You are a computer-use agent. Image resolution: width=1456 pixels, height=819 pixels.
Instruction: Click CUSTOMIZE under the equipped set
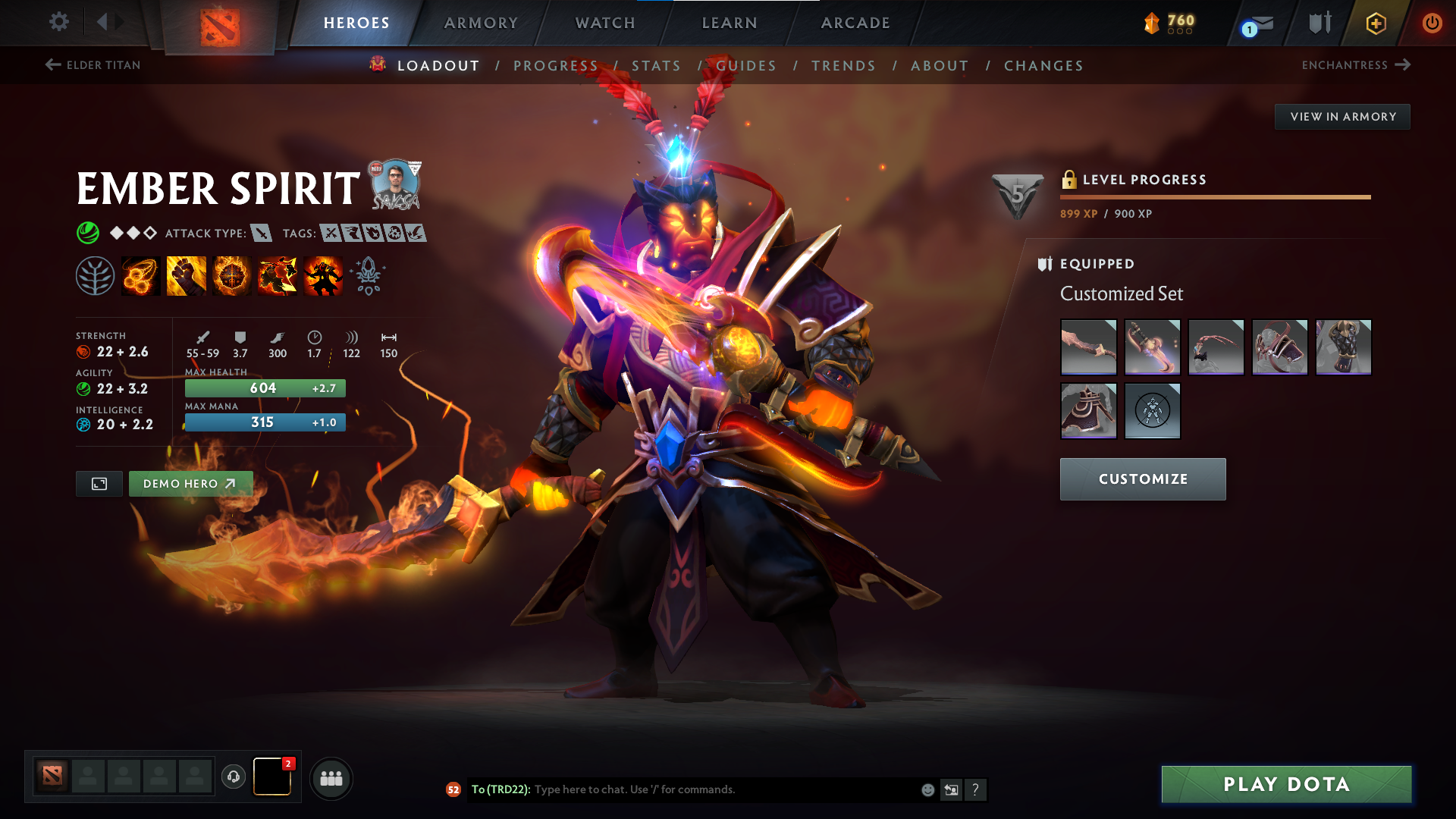1143,479
